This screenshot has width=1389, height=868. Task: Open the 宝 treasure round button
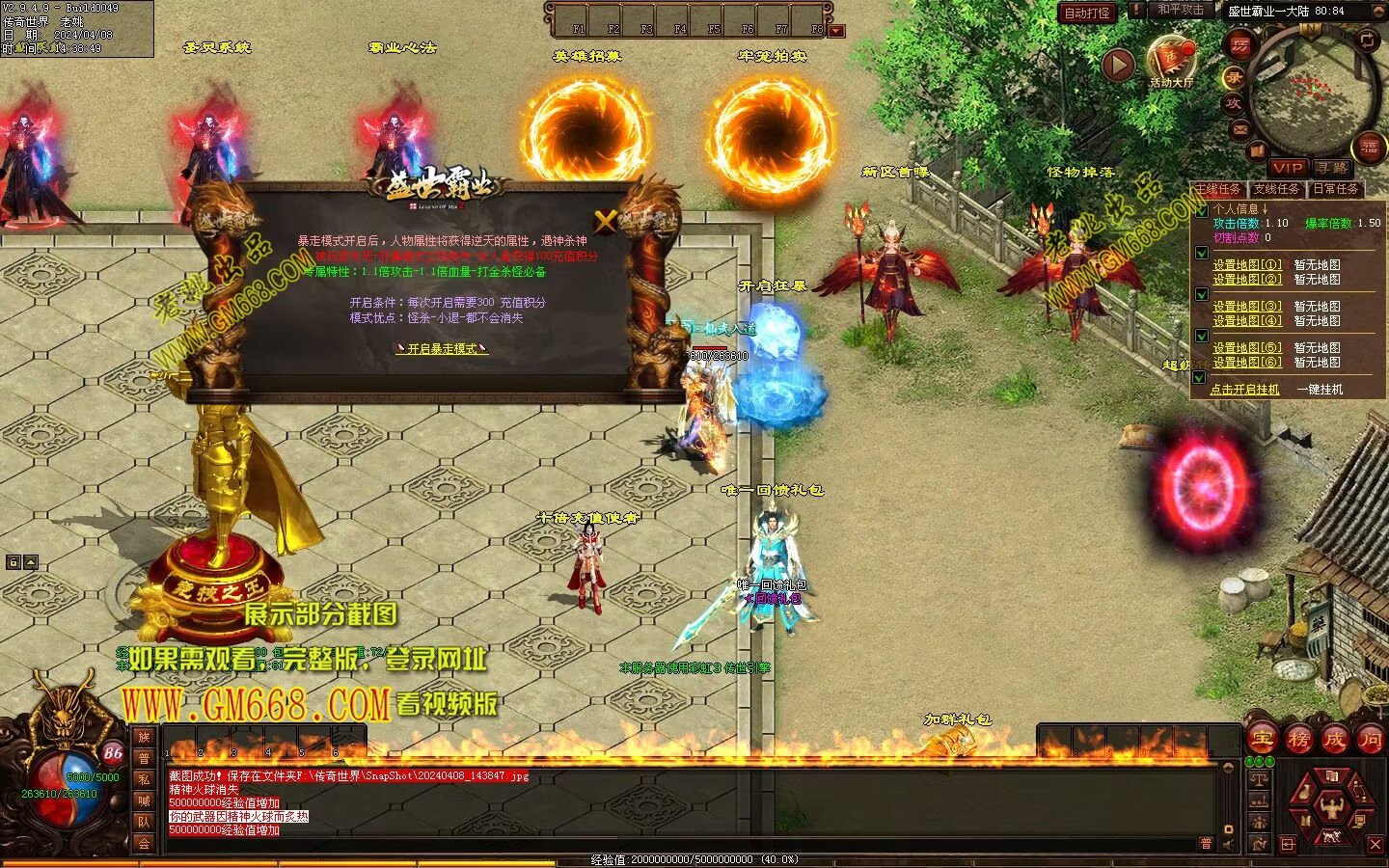[1262, 740]
